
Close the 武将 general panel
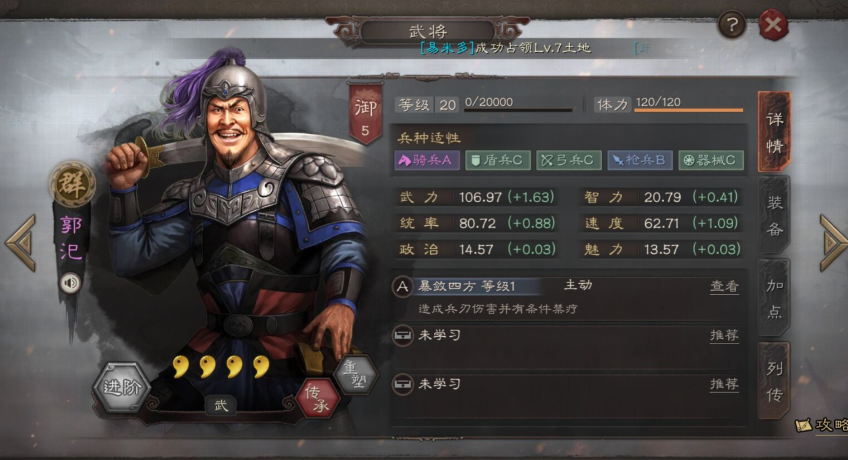(x=773, y=24)
